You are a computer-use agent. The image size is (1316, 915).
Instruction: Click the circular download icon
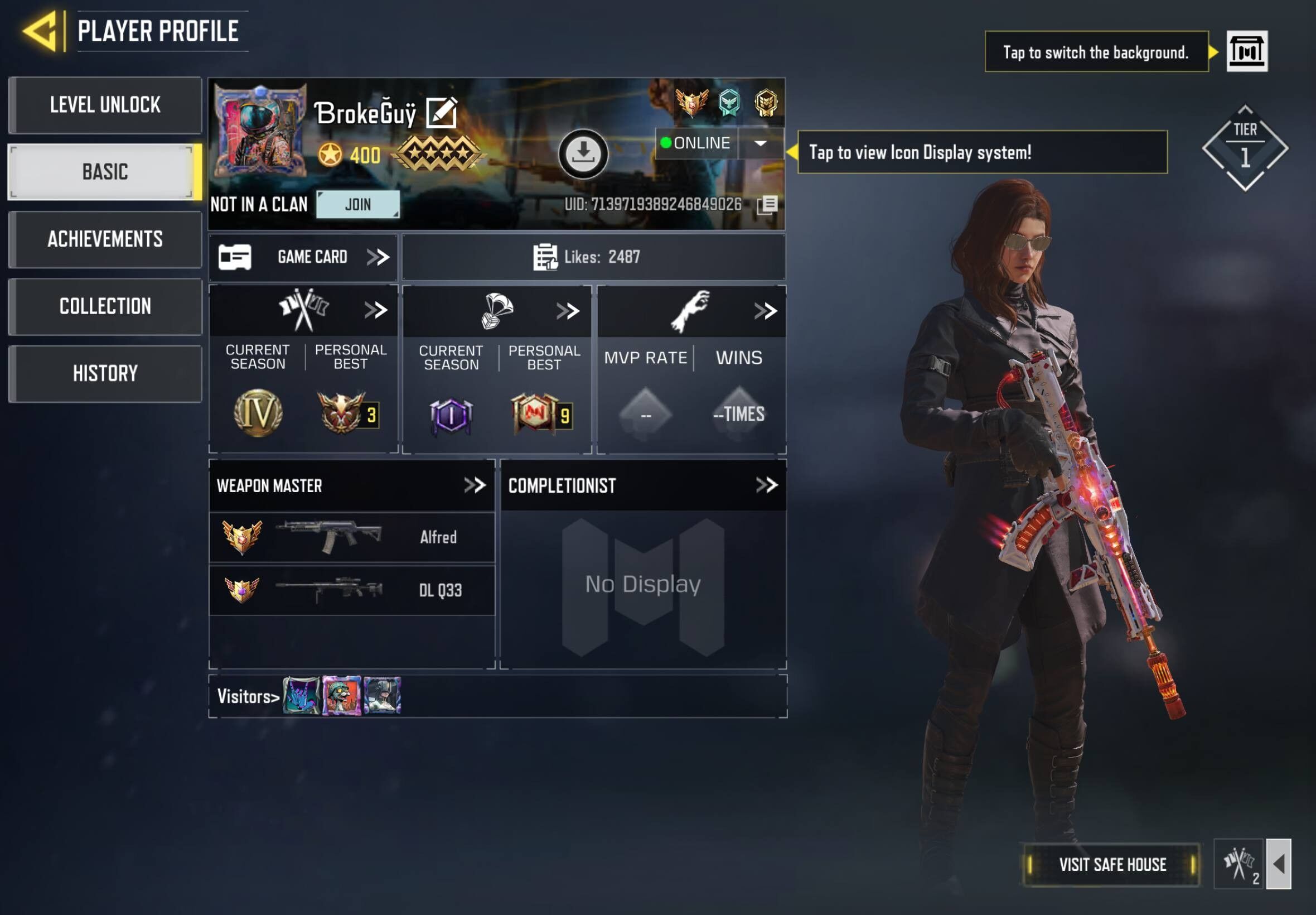(x=583, y=153)
